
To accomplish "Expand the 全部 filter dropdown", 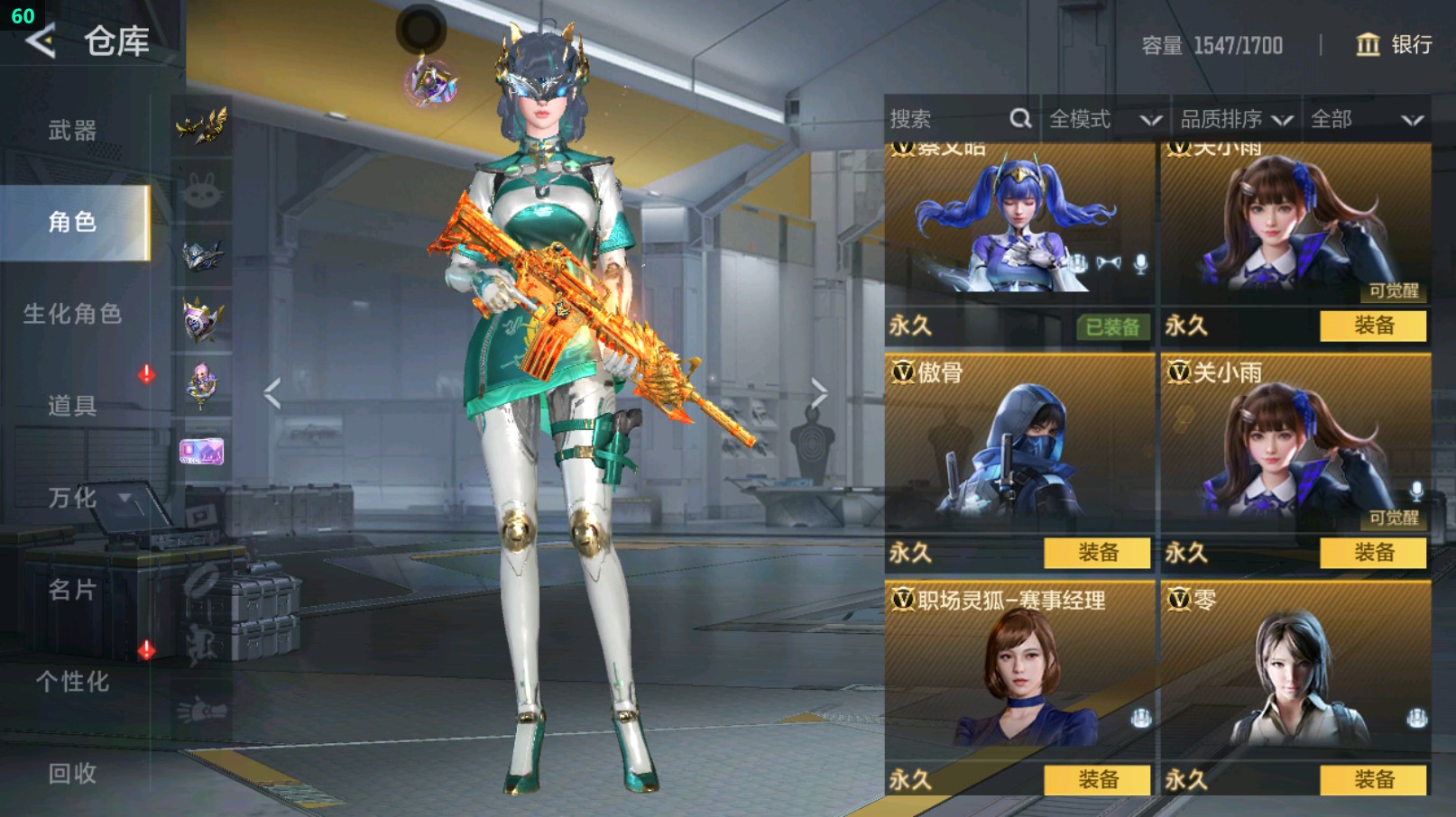I will click(x=1366, y=119).
